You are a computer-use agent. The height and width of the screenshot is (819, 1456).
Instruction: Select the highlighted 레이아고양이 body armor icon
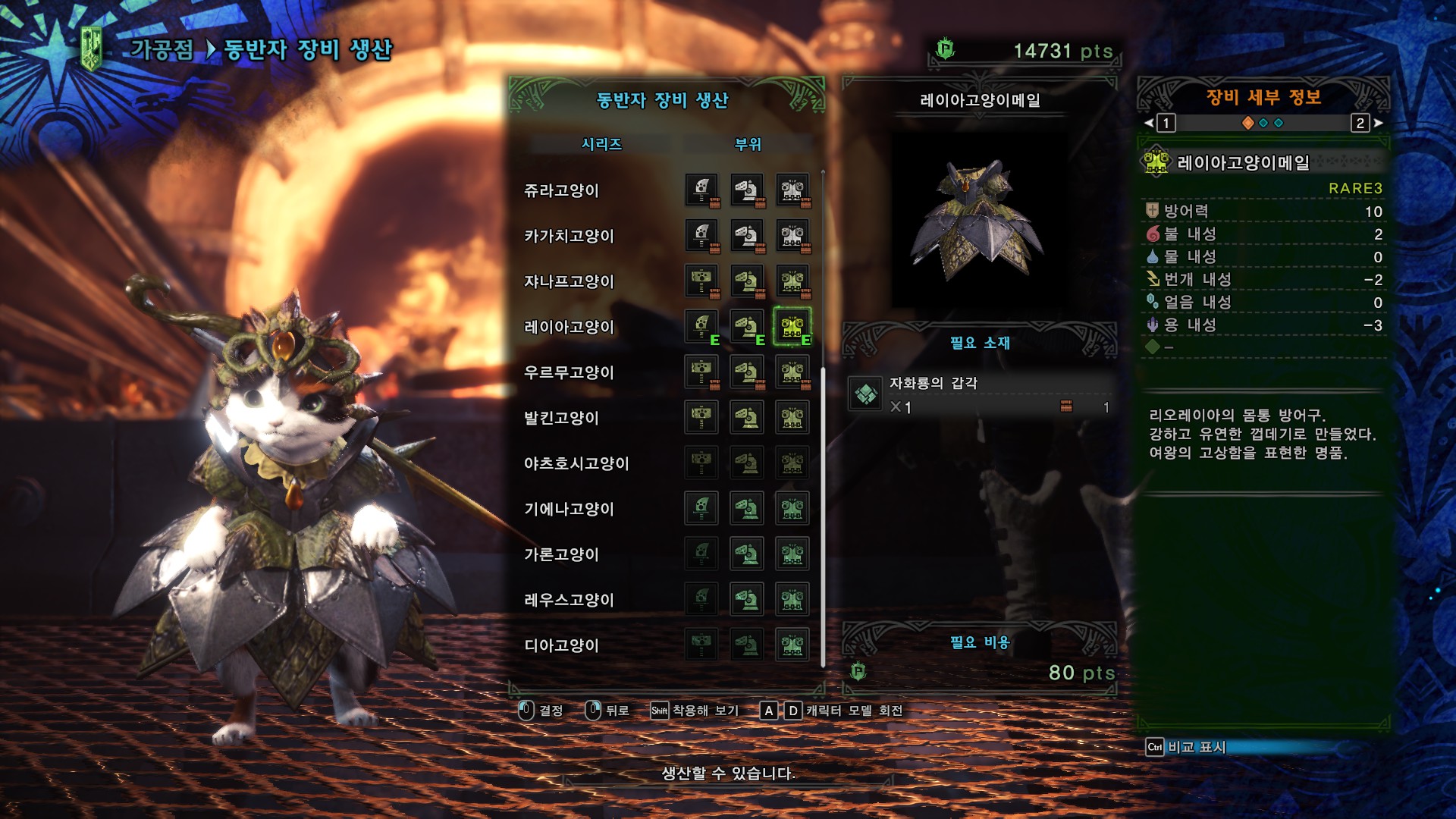click(x=792, y=327)
